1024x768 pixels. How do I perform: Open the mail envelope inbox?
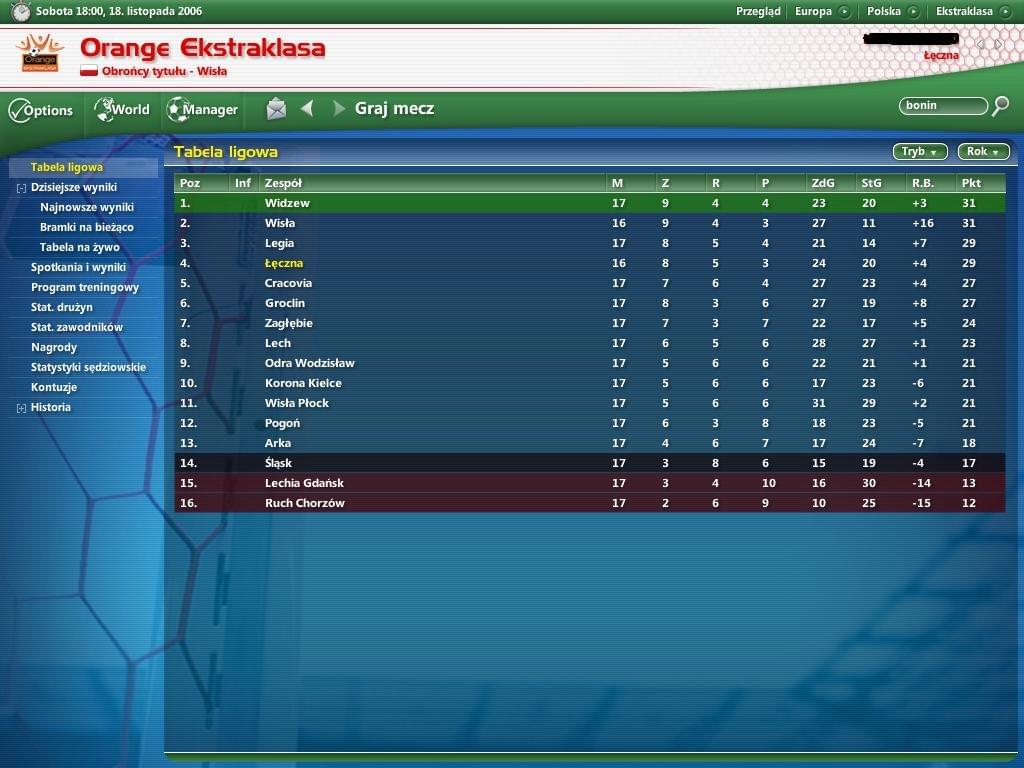point(276,109)
